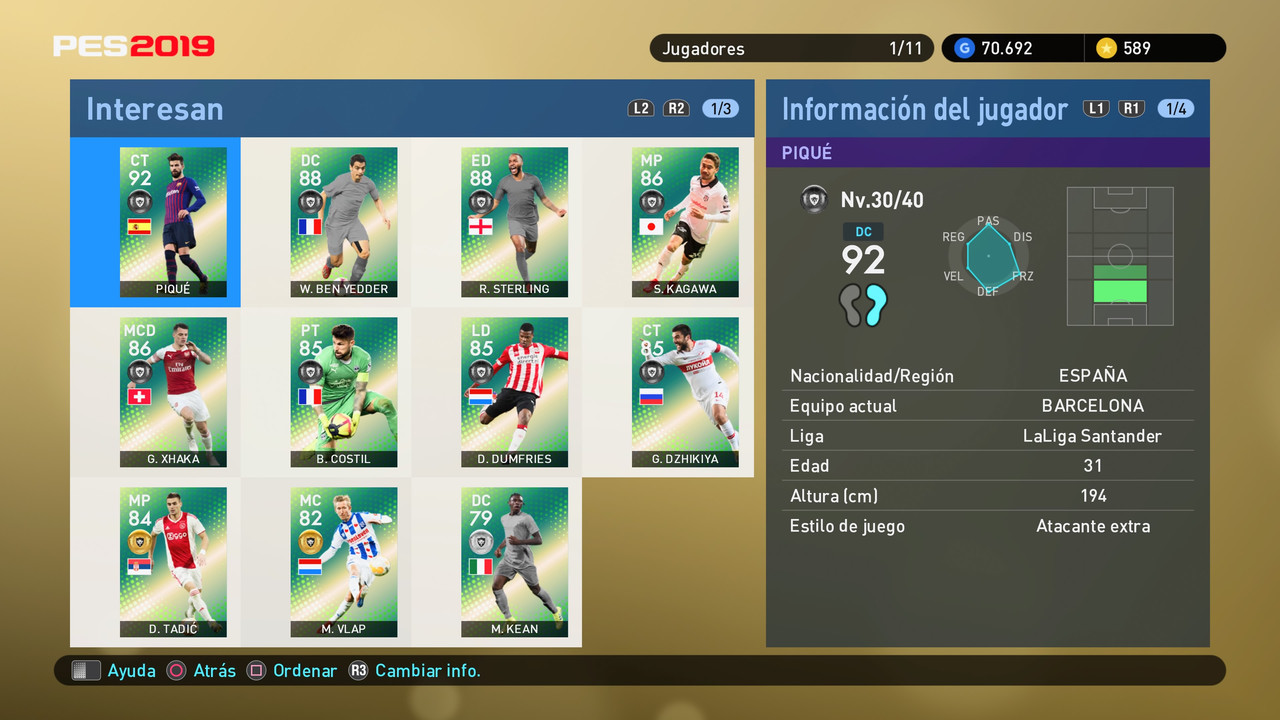Click the green position area on the pitch map

pos(1120,290)
